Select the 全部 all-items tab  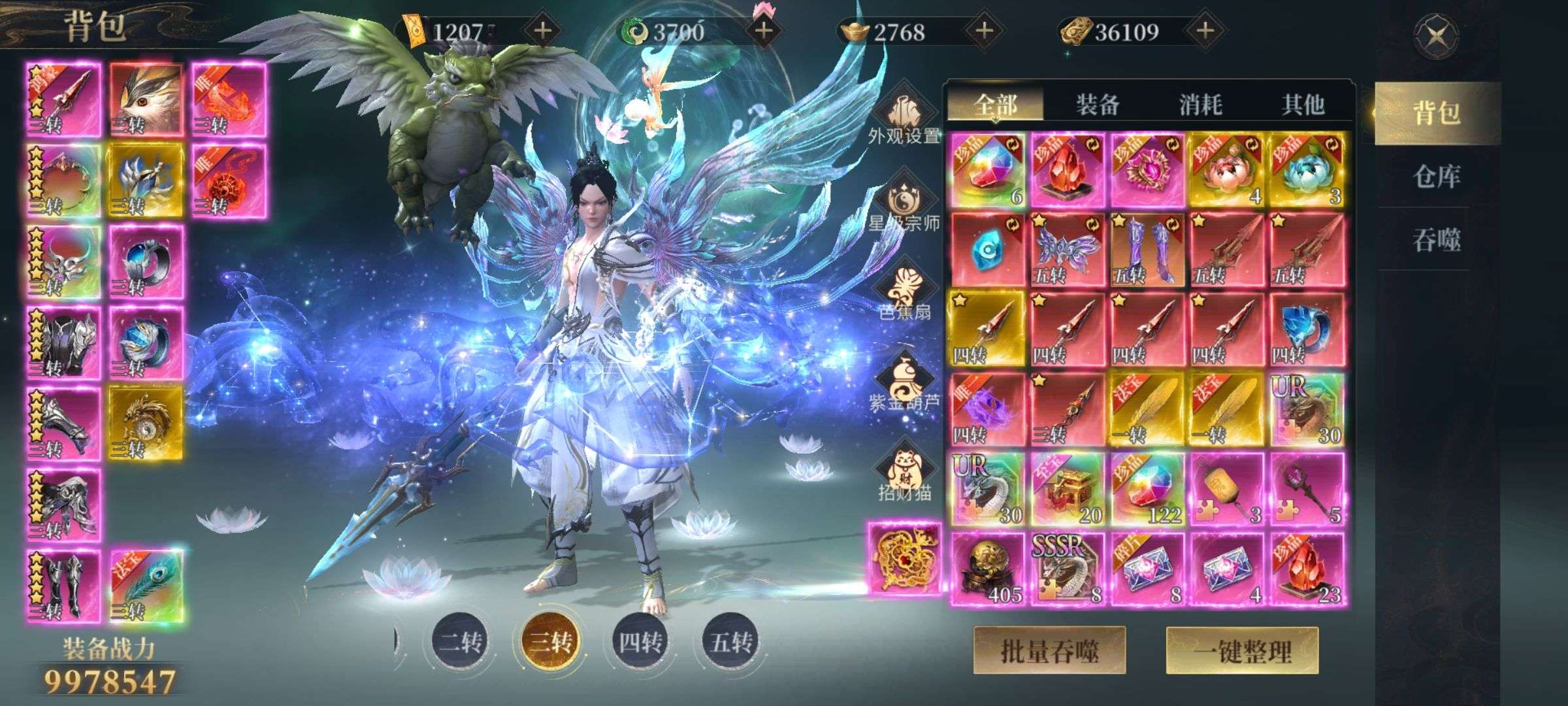click(995, 105)
